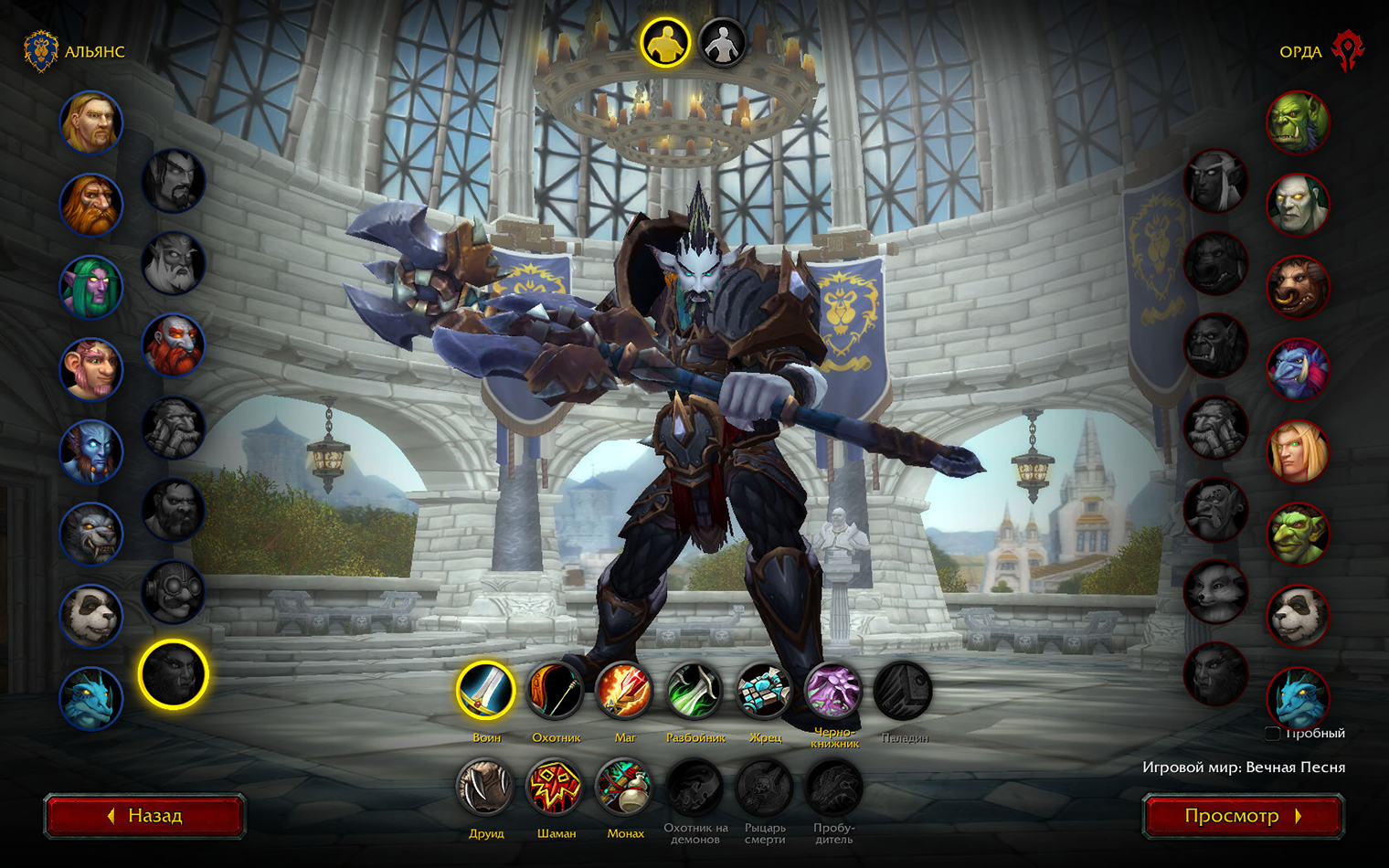Click the Назад back button
This screenshot has width=1389, height=868.
point(144,816)
